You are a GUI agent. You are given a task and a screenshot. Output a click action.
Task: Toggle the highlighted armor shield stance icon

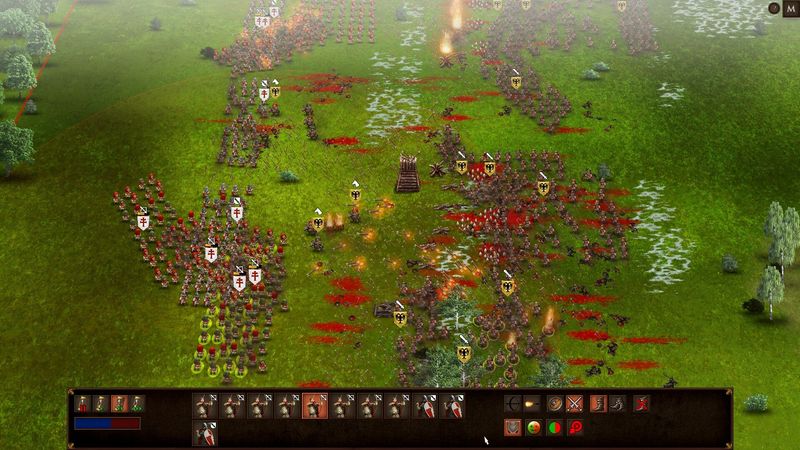pos(512,428)
